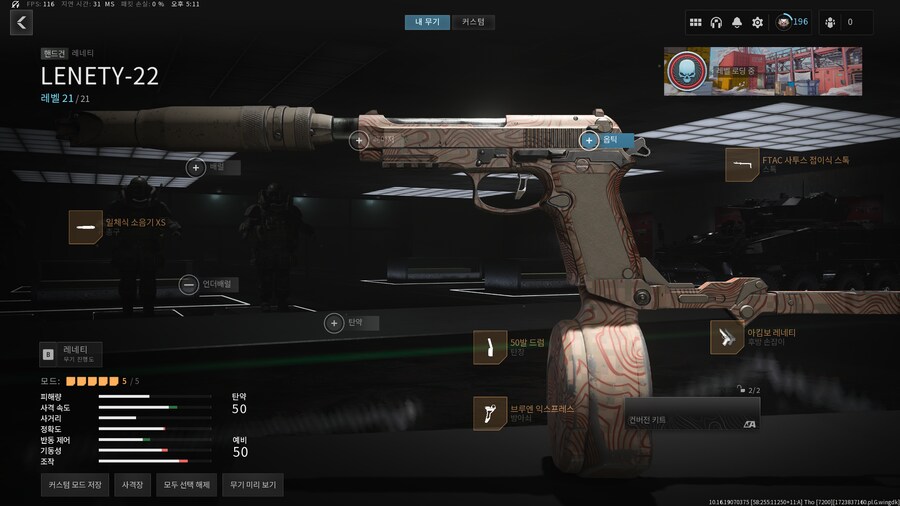Open the party/social panel
Screen dimensions: 900x506
(x=840, y=22)
